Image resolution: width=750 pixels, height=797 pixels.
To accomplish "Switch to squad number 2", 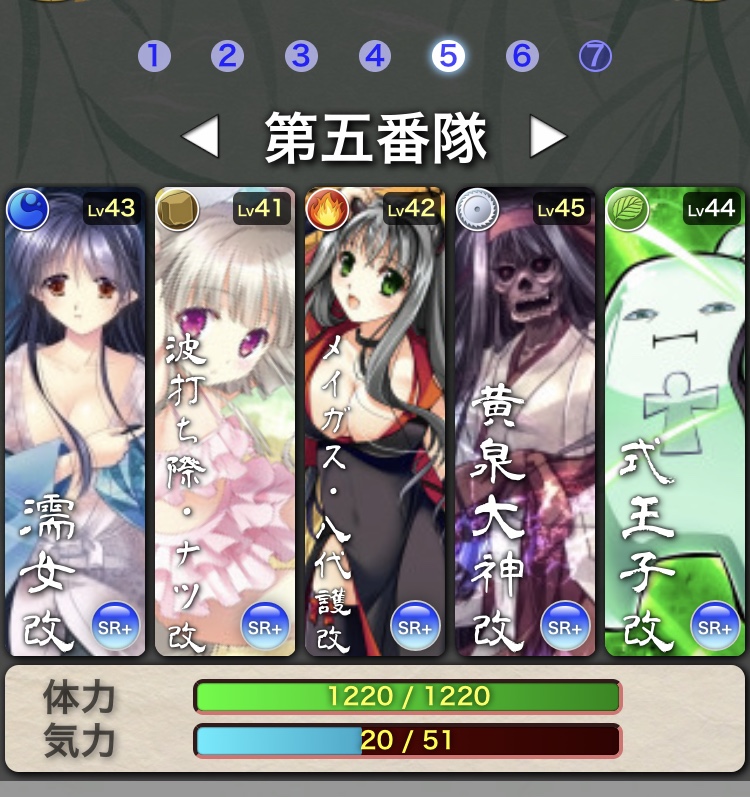I will coord(227,56).
